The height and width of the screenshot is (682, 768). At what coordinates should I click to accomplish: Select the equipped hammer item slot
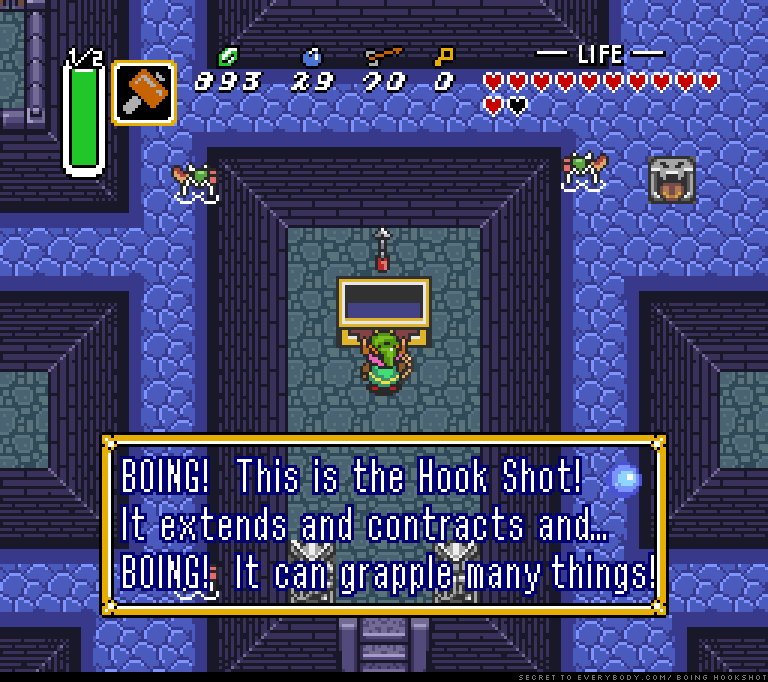pyautogui.click(x=144, y=93)
